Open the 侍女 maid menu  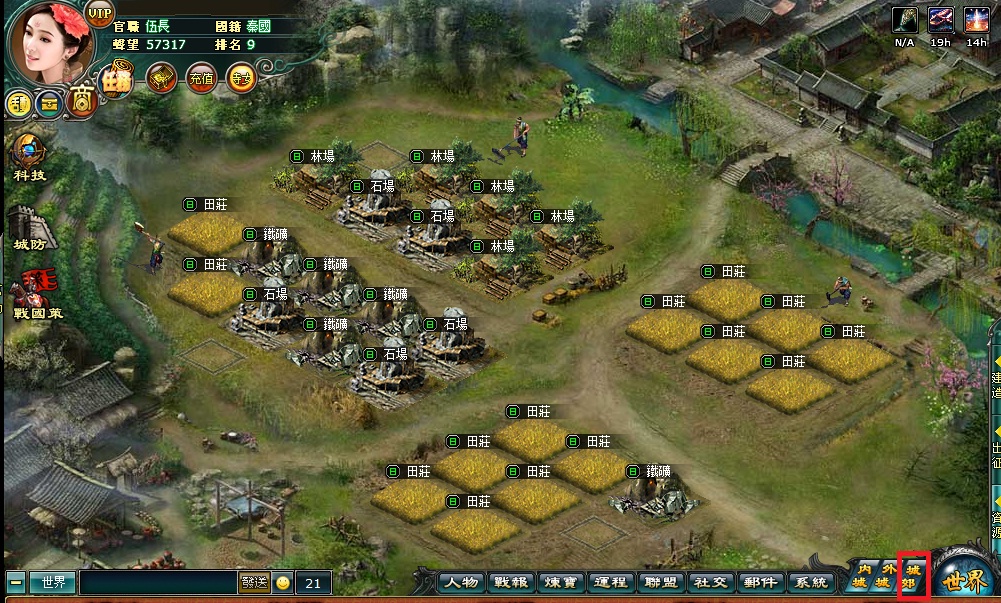(240, 79)
